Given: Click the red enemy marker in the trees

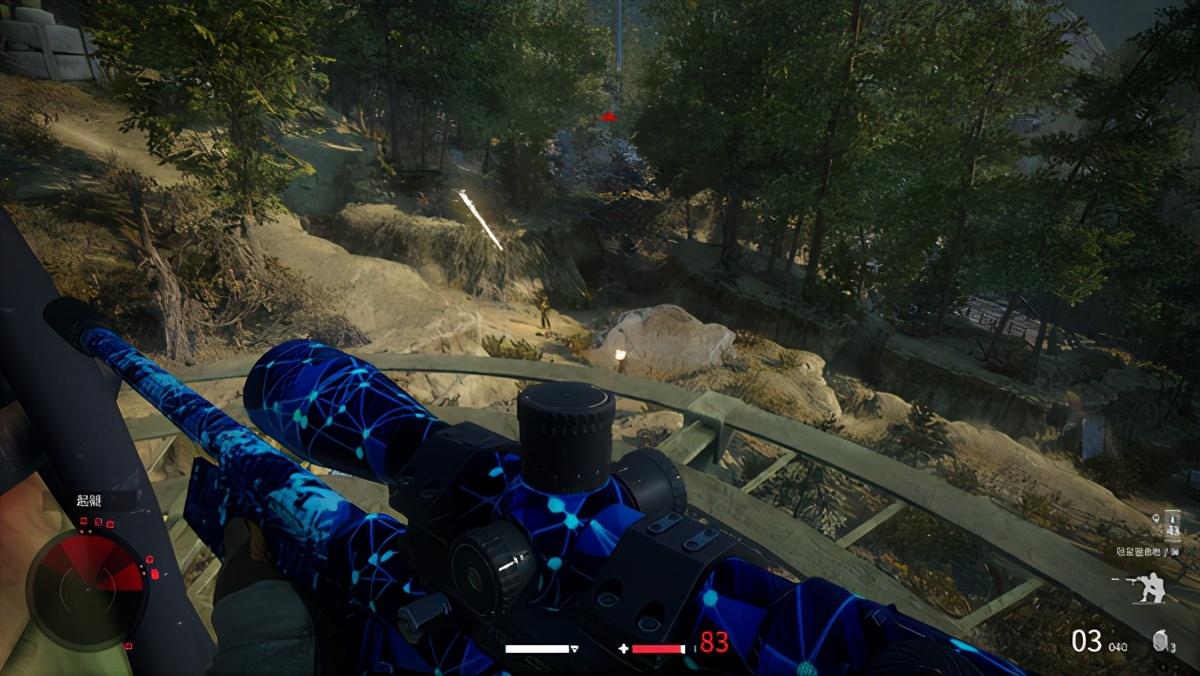Looking at the screenshot, I should point(608,118).
